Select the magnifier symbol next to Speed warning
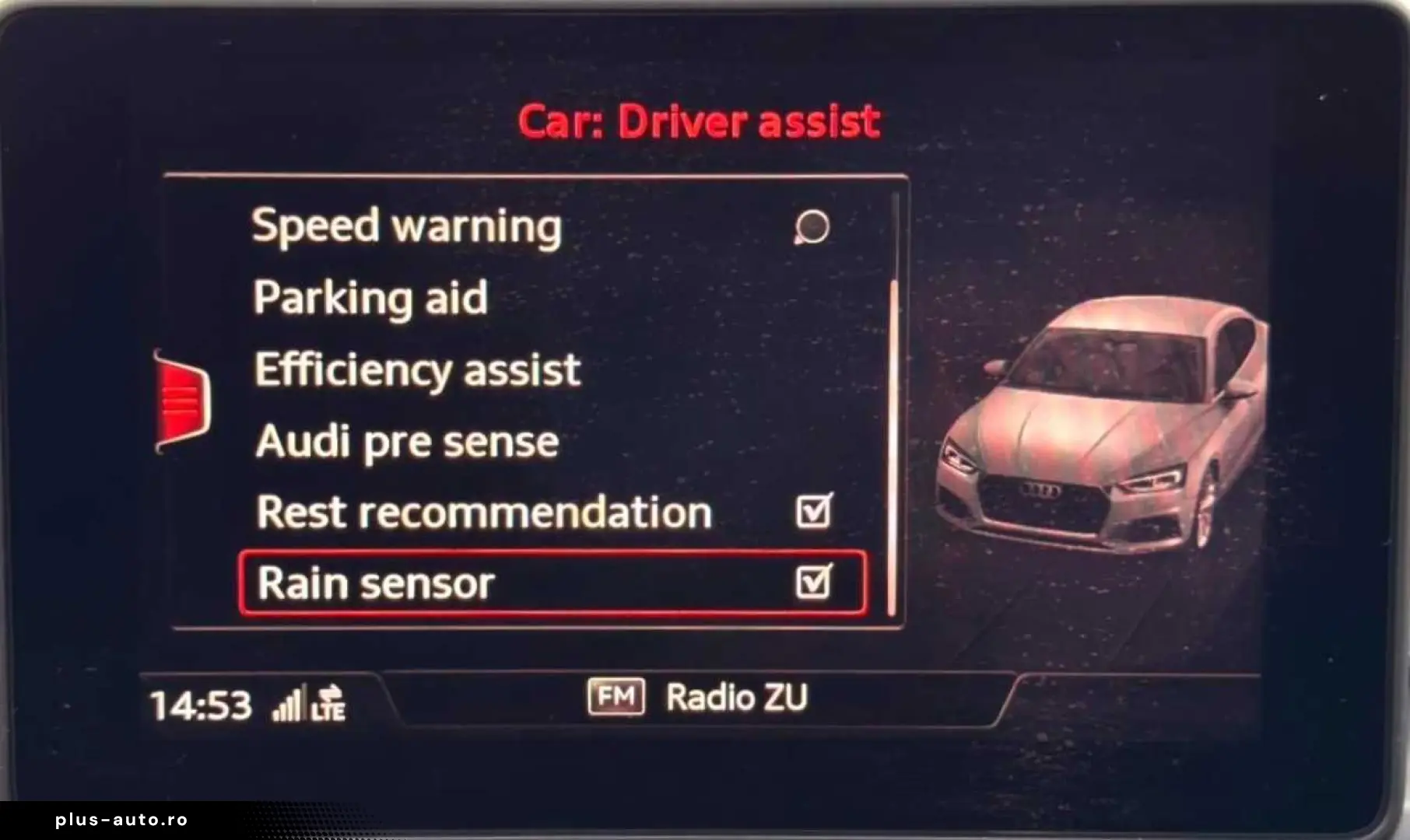Screen dimensions: 1410x840 tap(813, 228)
